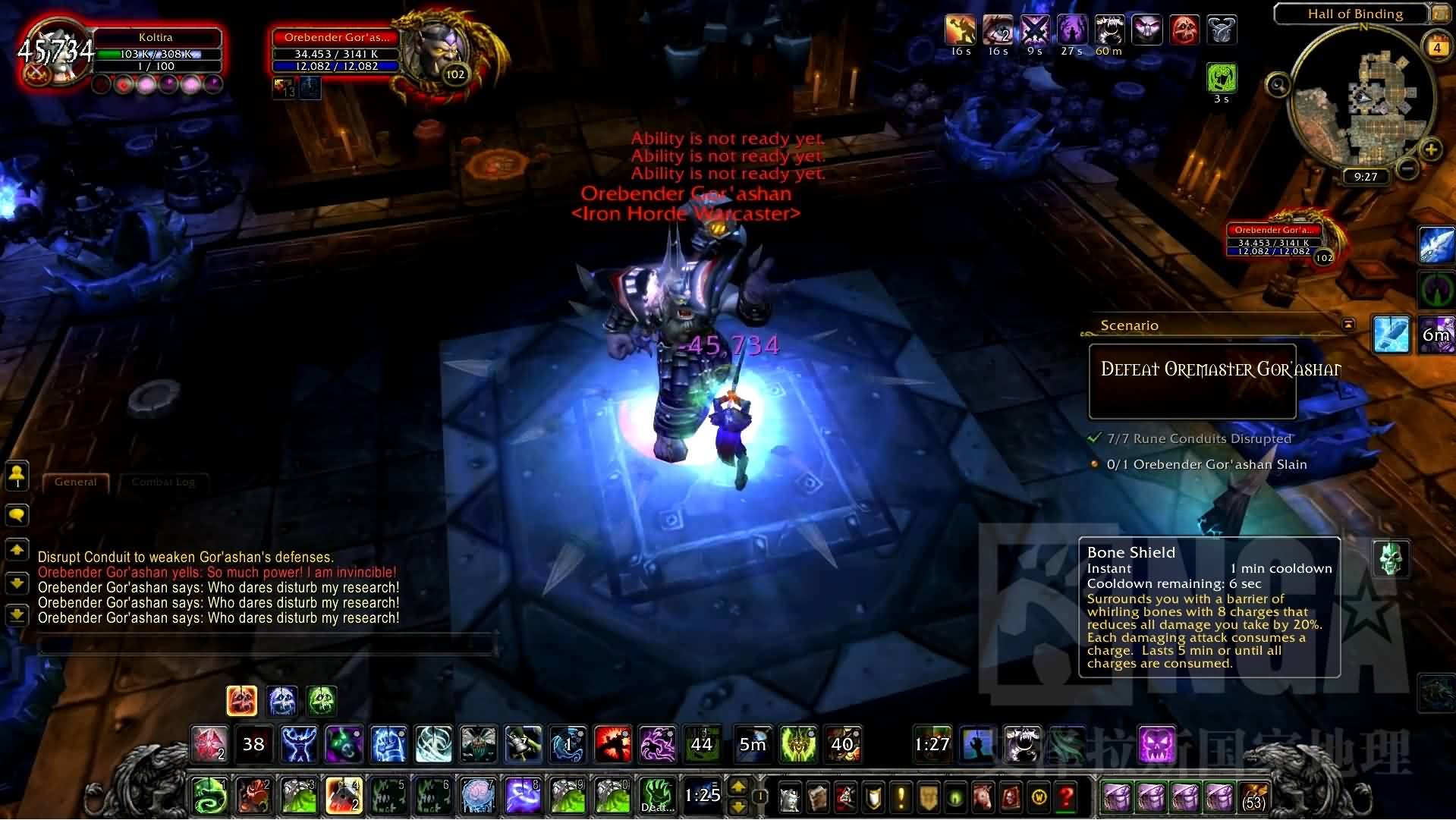Zoom out the minimap
1456x820 pixels.
point(1406,168)
